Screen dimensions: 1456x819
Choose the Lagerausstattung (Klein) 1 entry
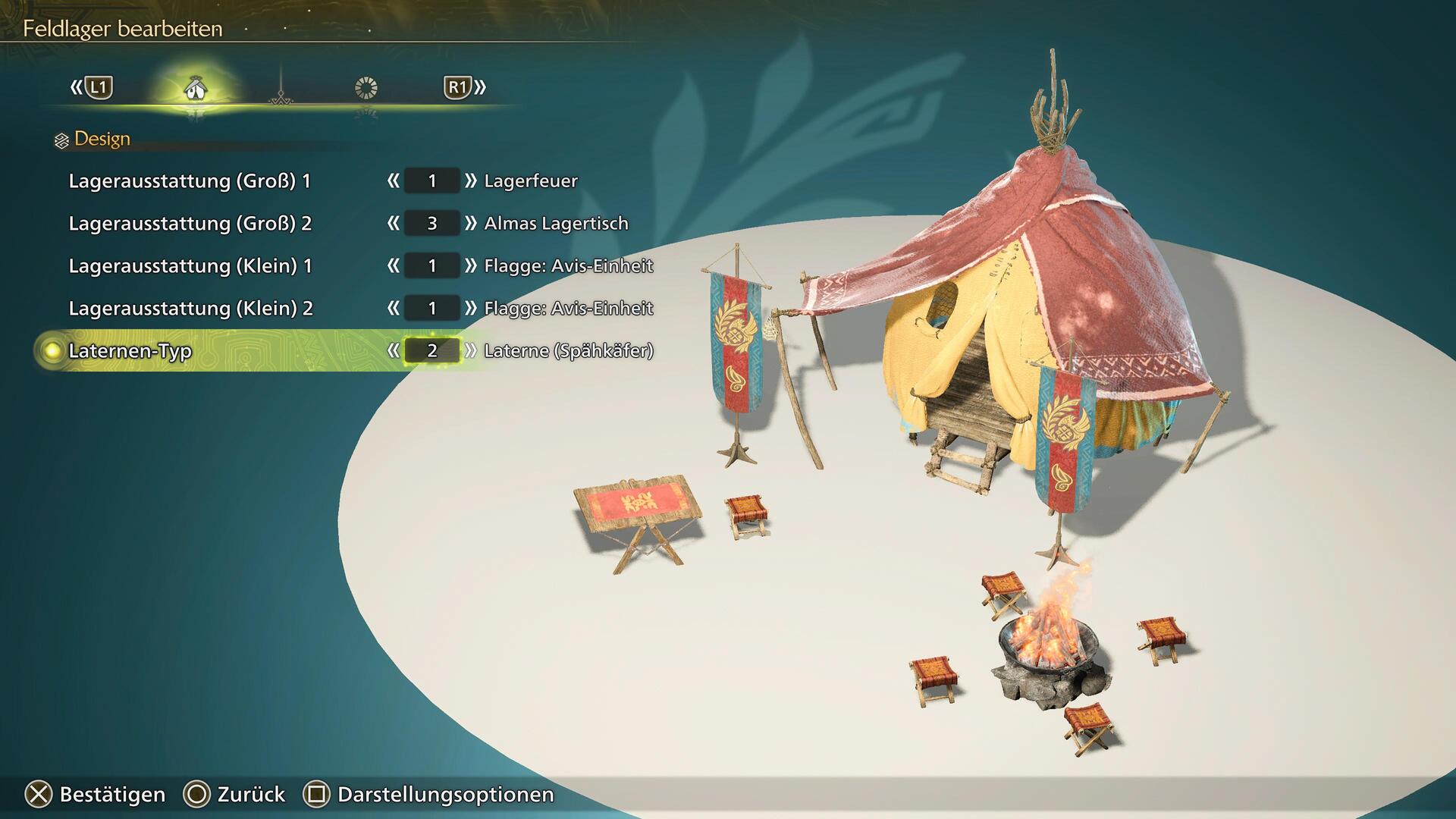pos(190,266)
